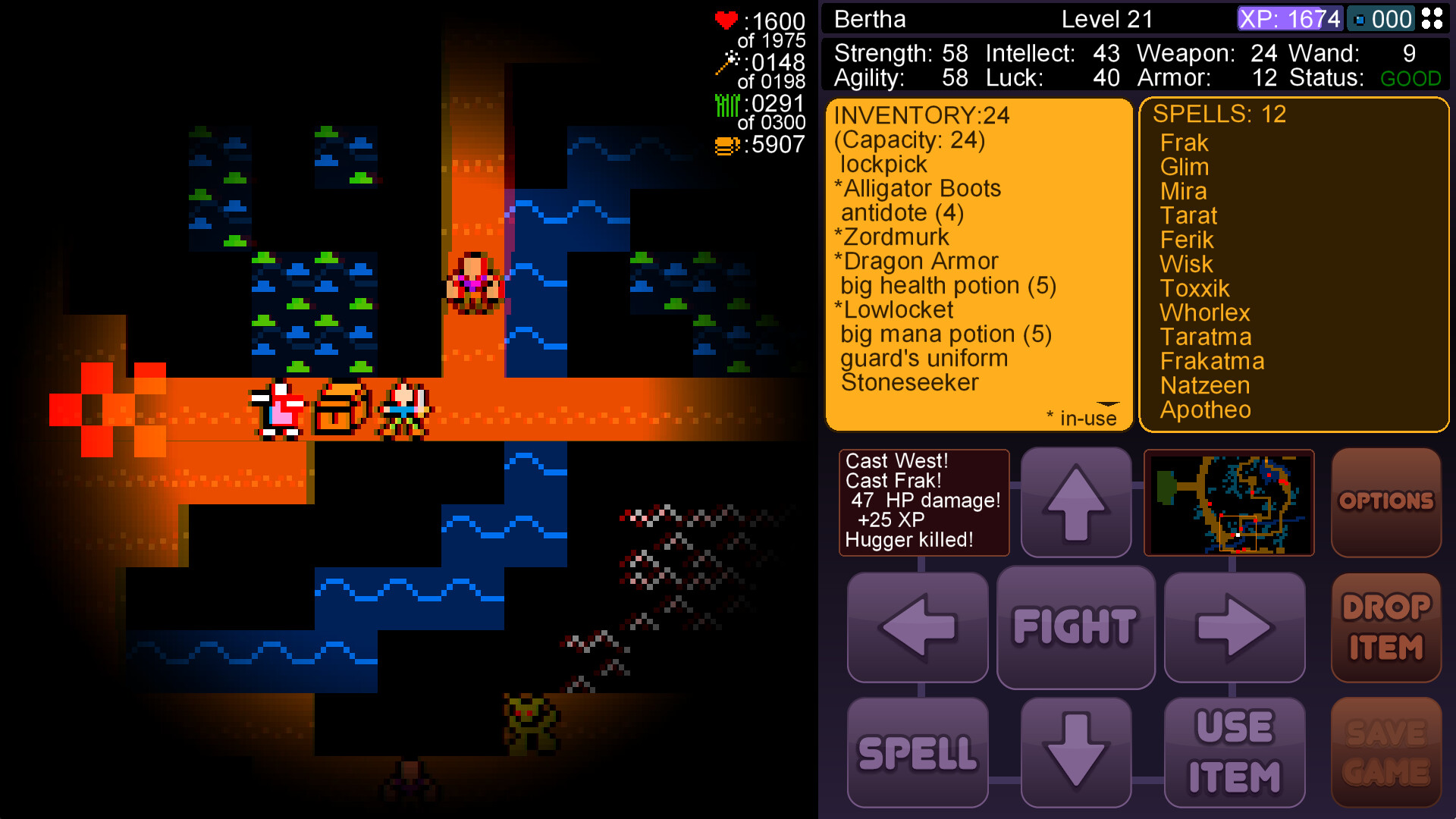Open the OPTIONS menu
This screenshot has width=1456, height=819.
pyautogui.click(x=1386, y=501)
